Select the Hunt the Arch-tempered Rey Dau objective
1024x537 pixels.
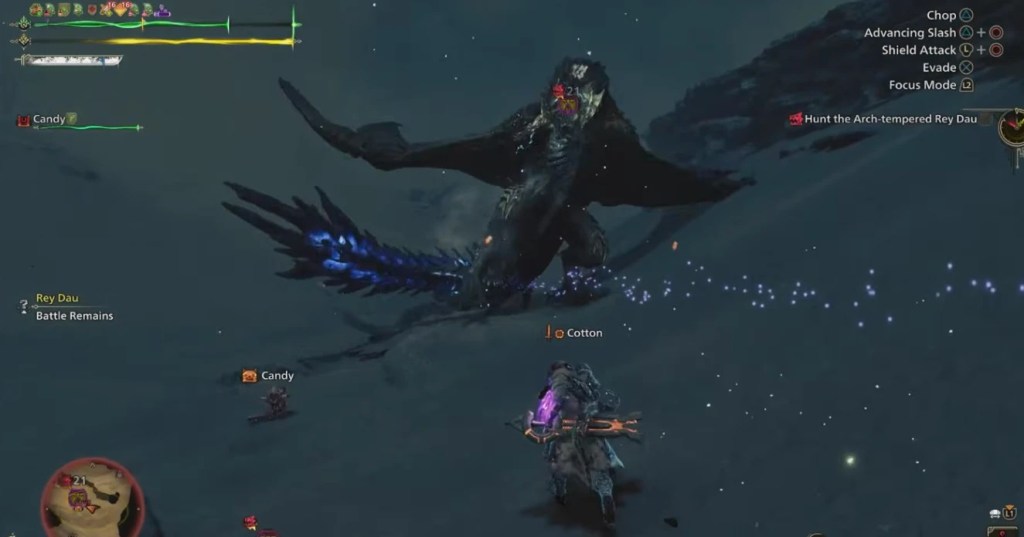(x=889, y=119)
